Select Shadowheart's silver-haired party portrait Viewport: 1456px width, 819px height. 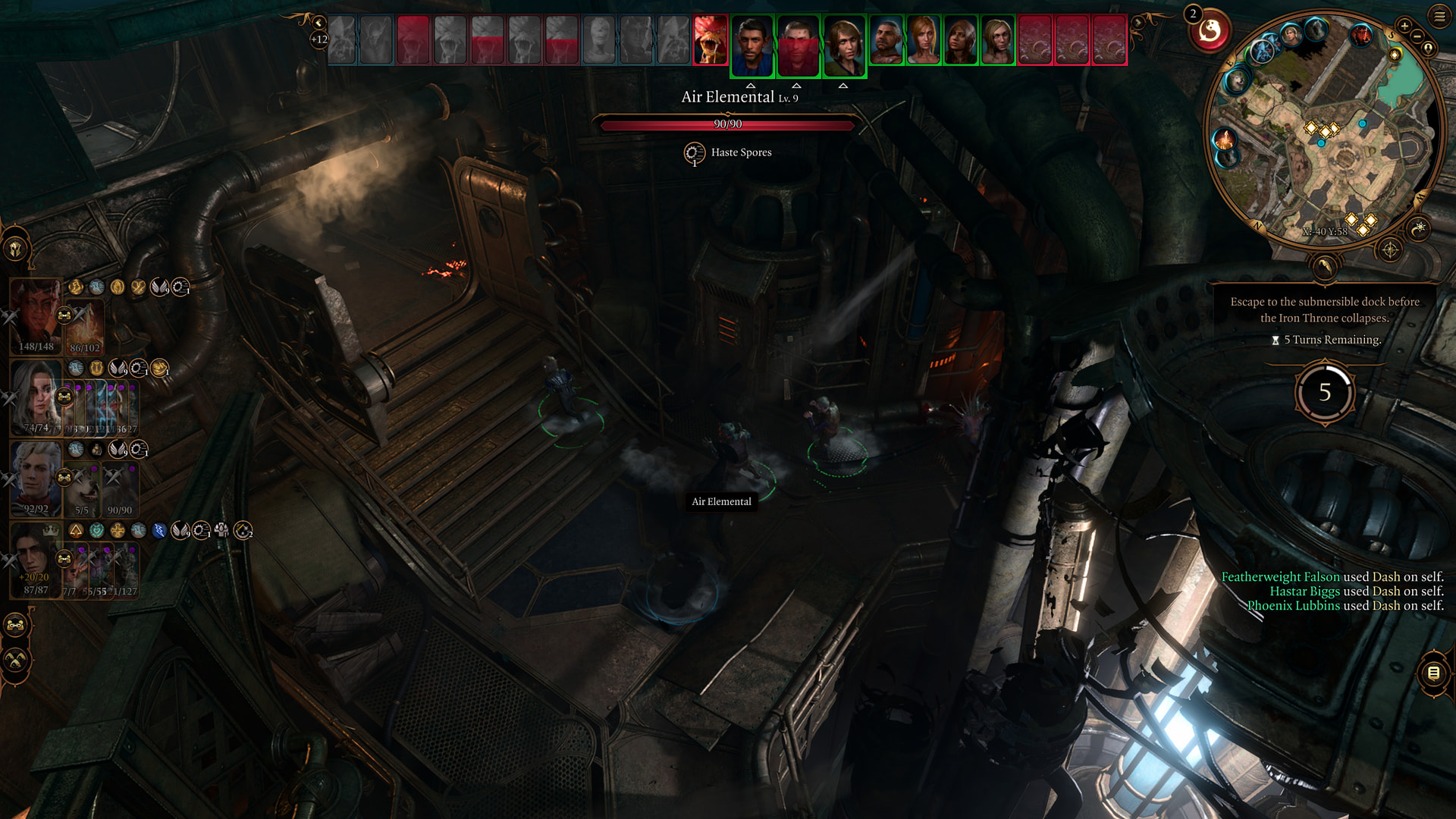click(x=35, y=394)
